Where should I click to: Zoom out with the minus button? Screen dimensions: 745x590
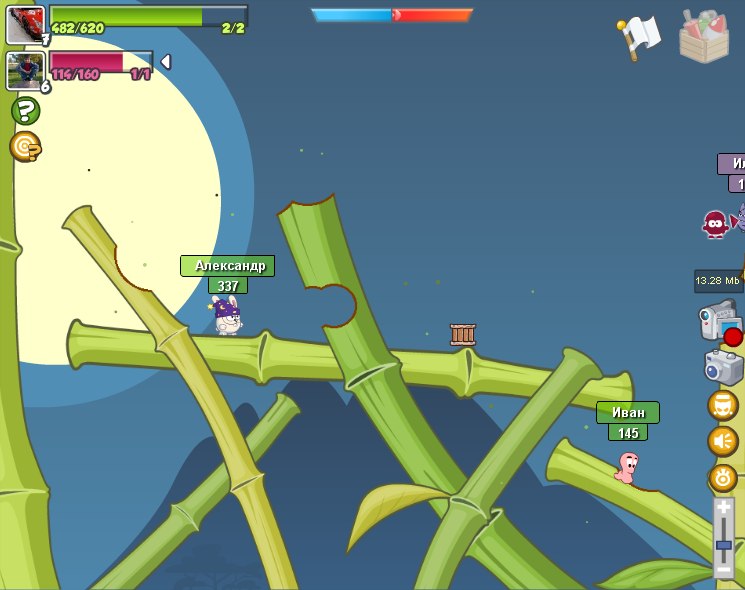click(x=723, y=569)
